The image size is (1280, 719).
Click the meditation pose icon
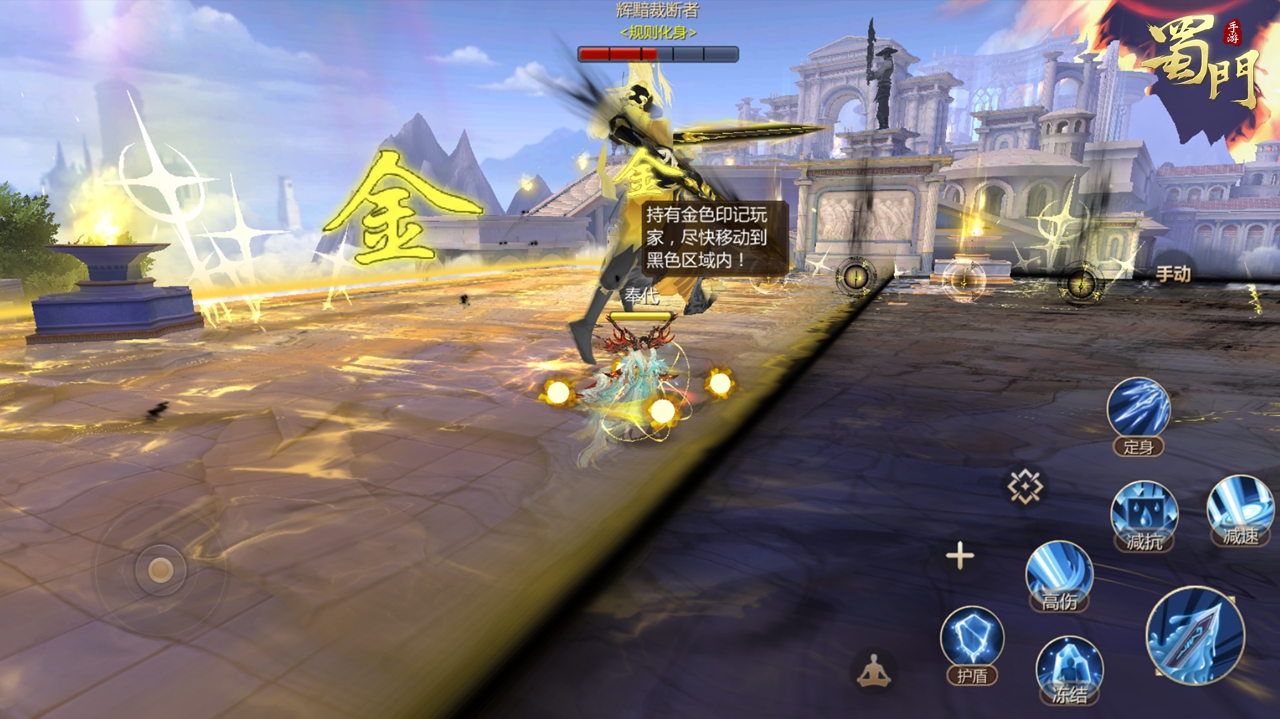[x=875, y=670]
